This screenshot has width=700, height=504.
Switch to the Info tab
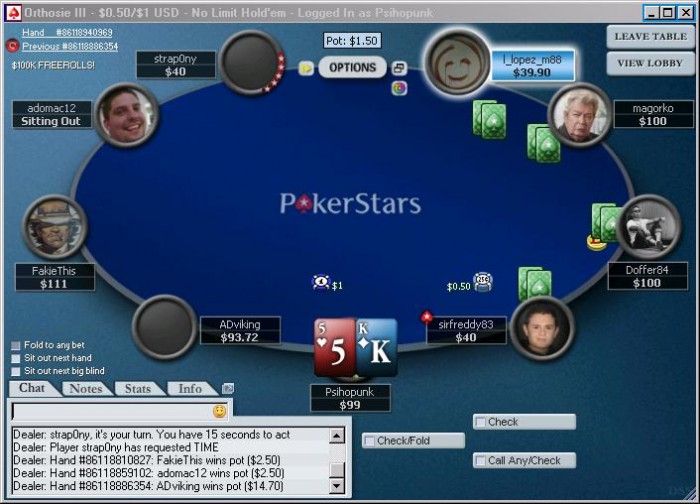(x=190, y=388)
